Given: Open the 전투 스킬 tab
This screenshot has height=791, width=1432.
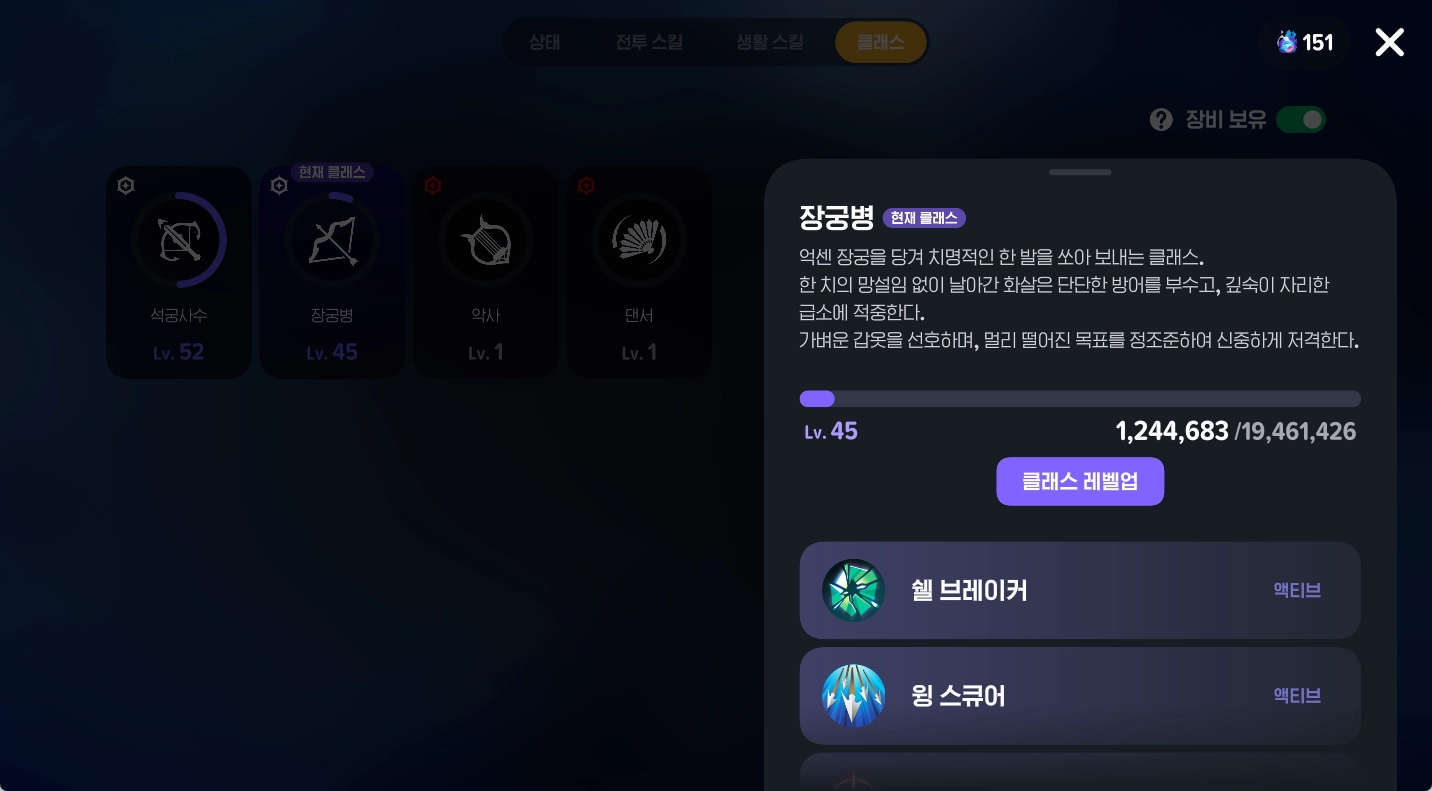Looking at the screenshot, I should (x=649, y=42).
